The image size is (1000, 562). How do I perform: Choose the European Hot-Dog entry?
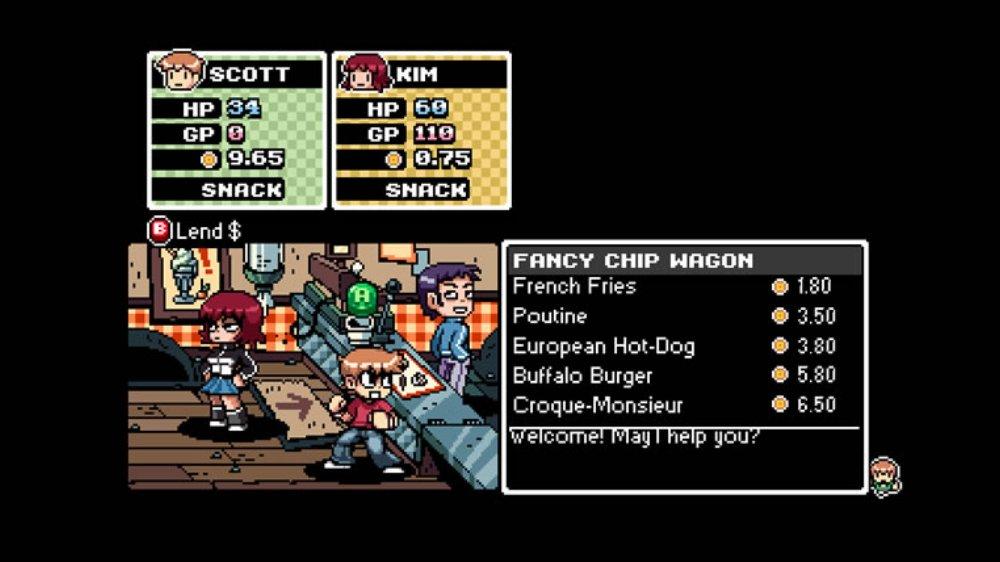click(x=603, y=346)
